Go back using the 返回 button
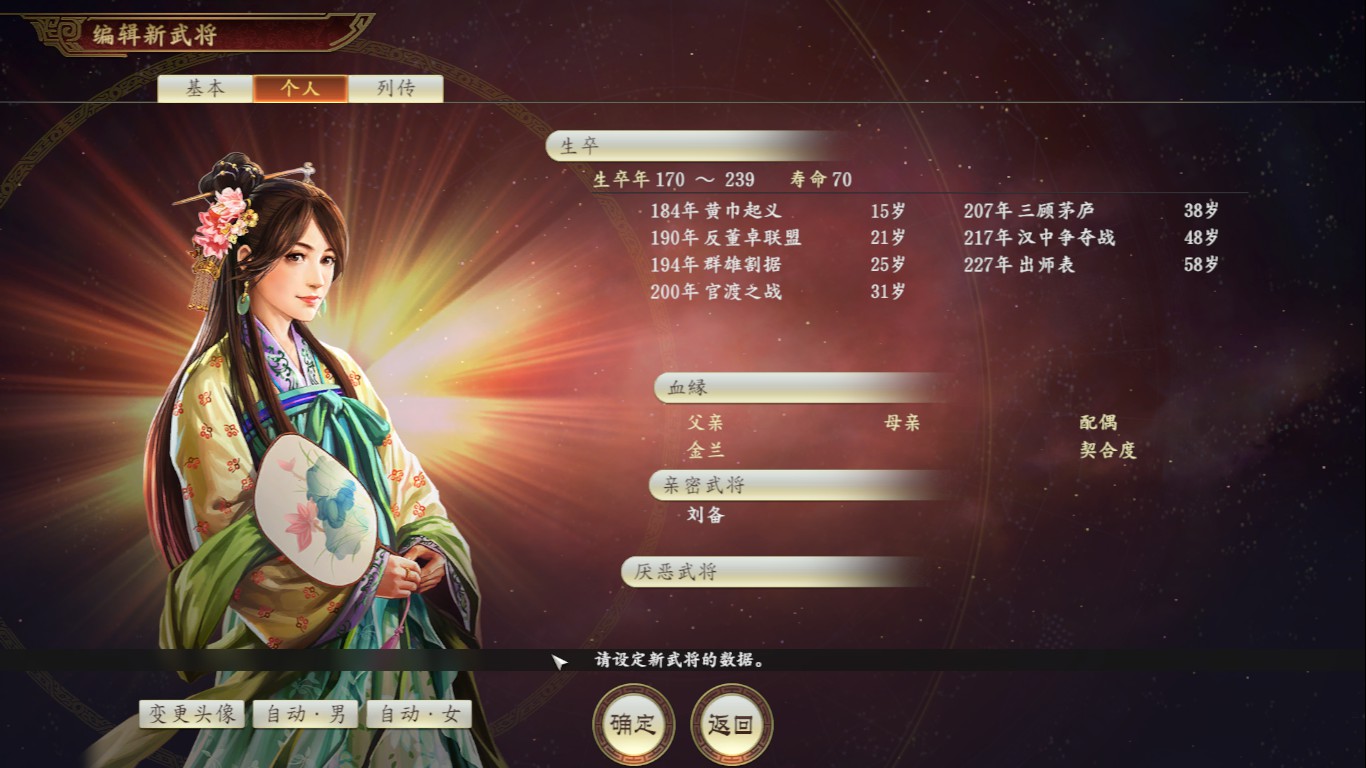Screen dimensions: 1366x768 click(x=729, y=724)
